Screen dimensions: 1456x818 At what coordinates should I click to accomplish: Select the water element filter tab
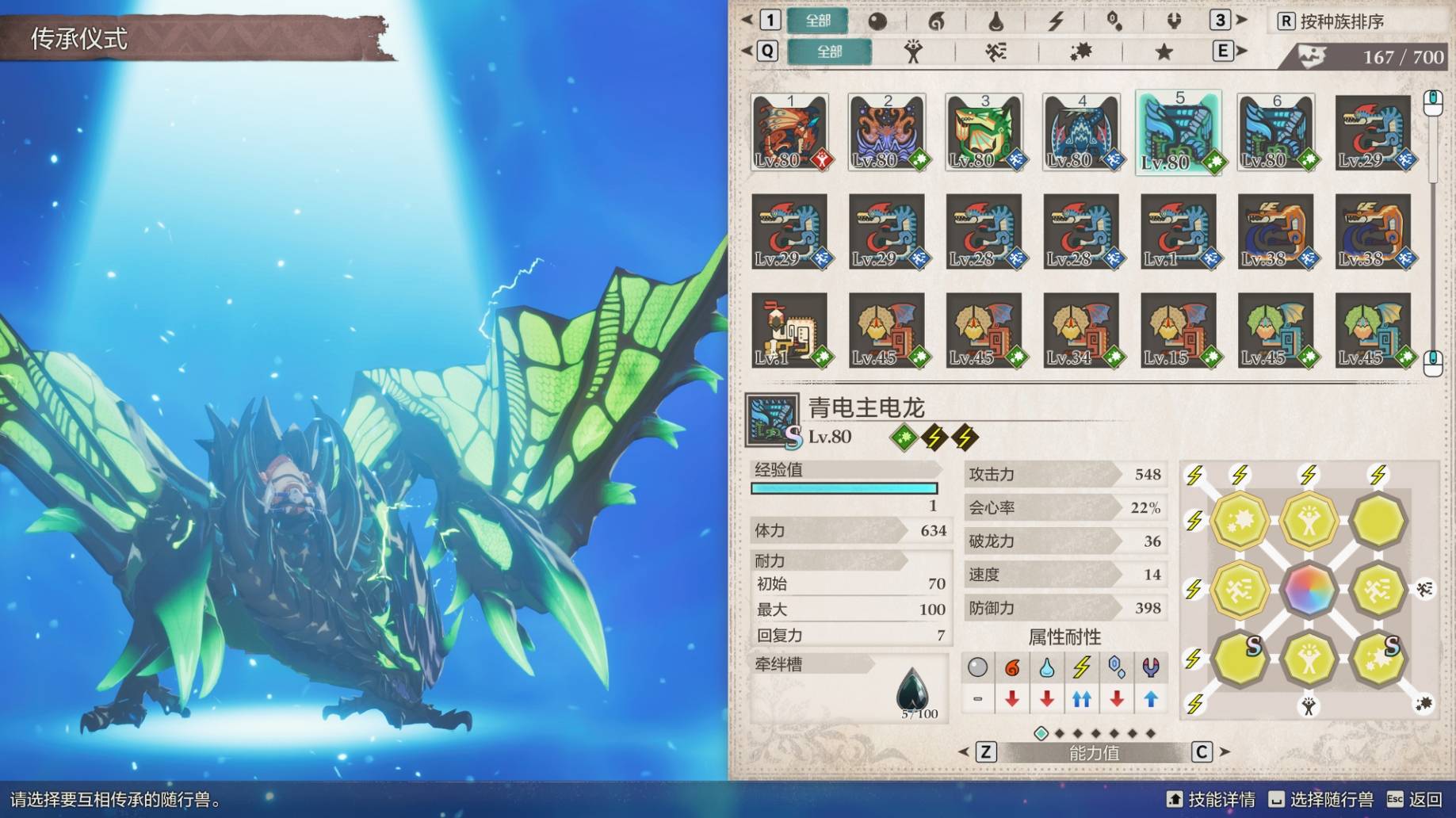point(996,21)
